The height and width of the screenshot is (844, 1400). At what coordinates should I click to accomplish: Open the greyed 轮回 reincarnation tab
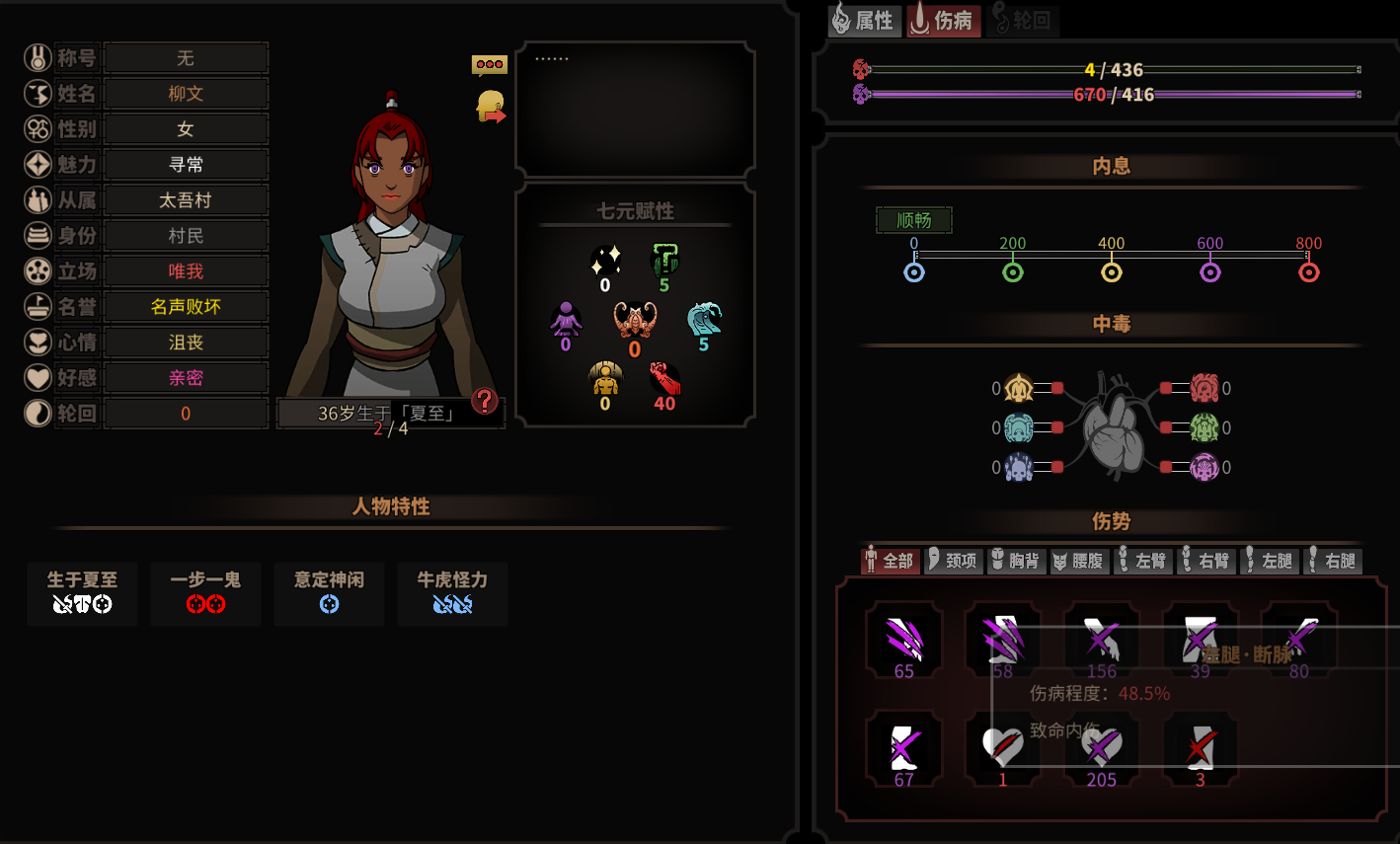(x=1021, y=21)
